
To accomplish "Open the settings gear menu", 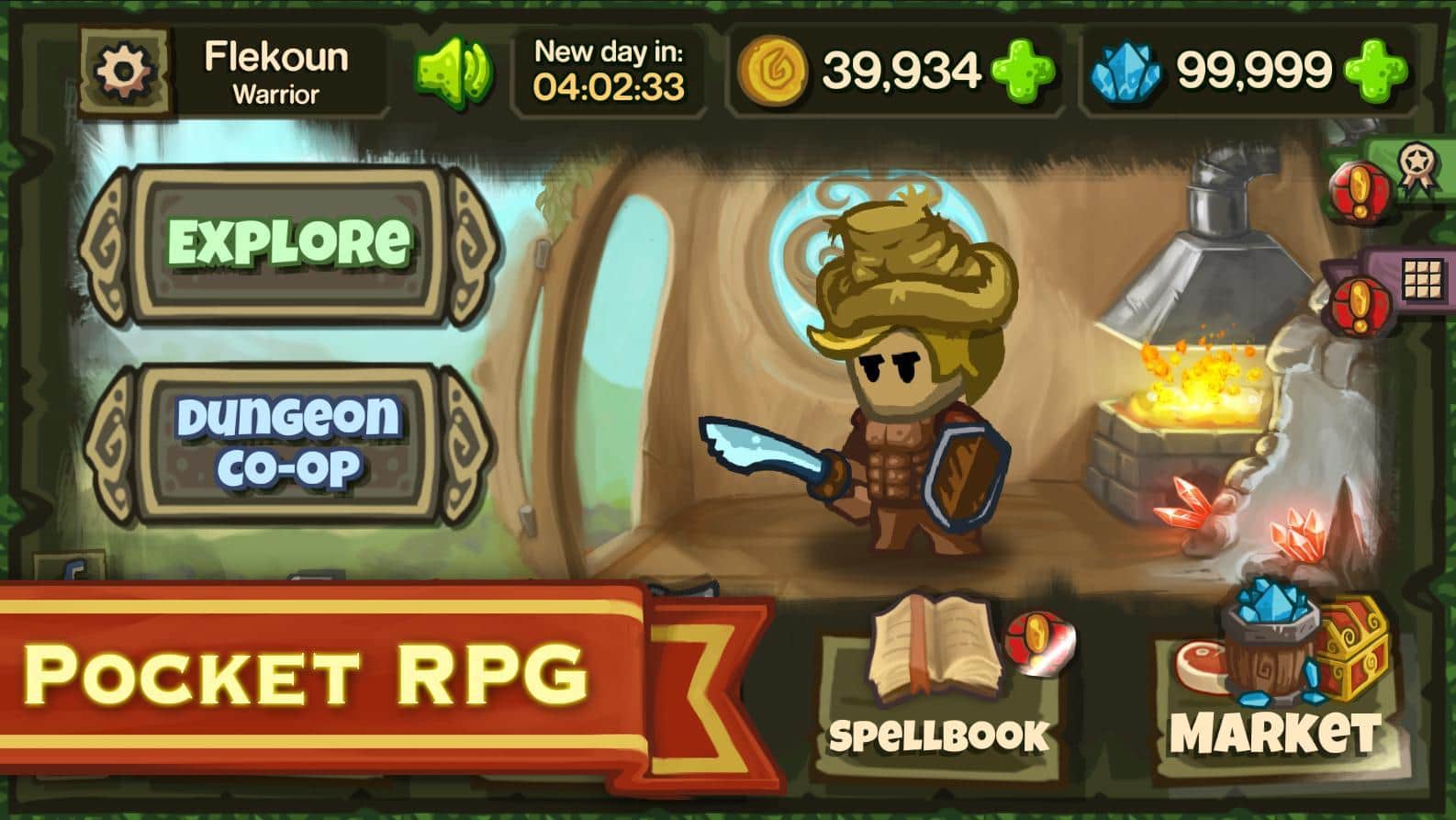I will pyautogui.click(x=124, y=69).
